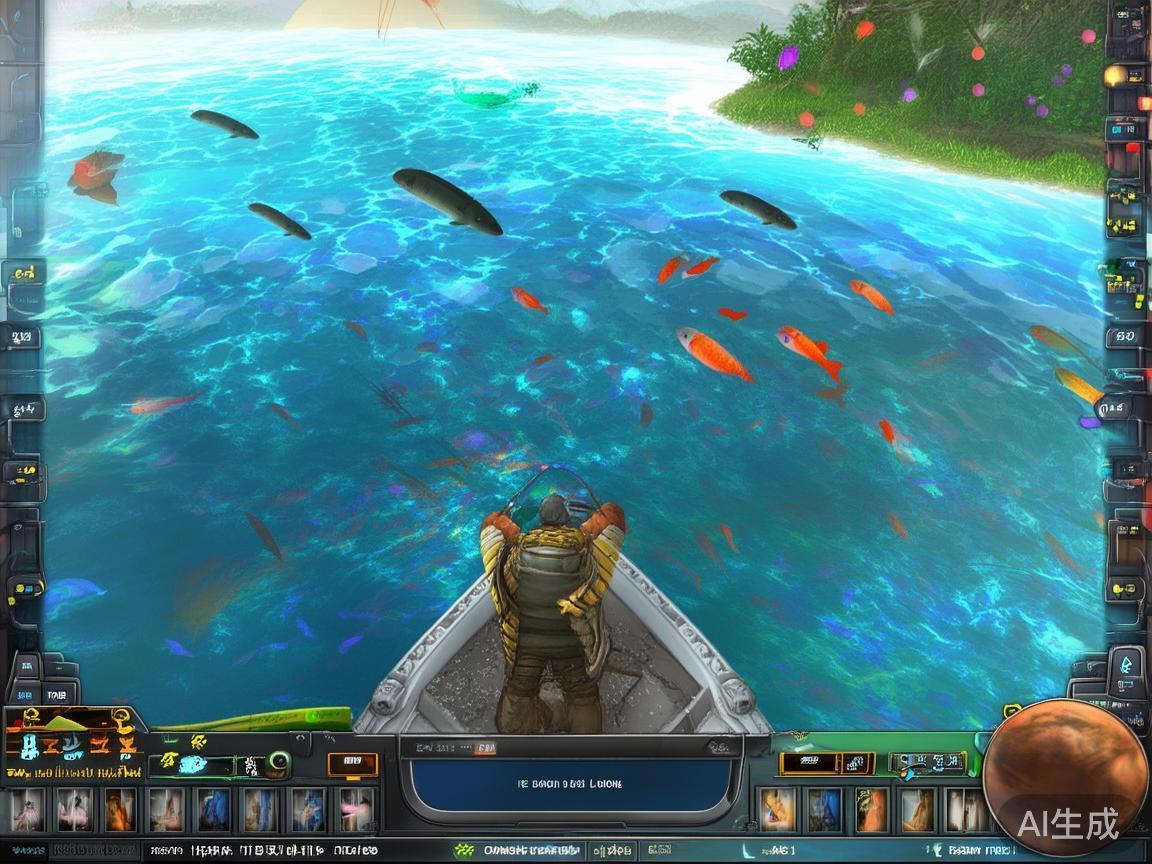Open the orange hill landscape emblem panel

click(x=70, y=743)
